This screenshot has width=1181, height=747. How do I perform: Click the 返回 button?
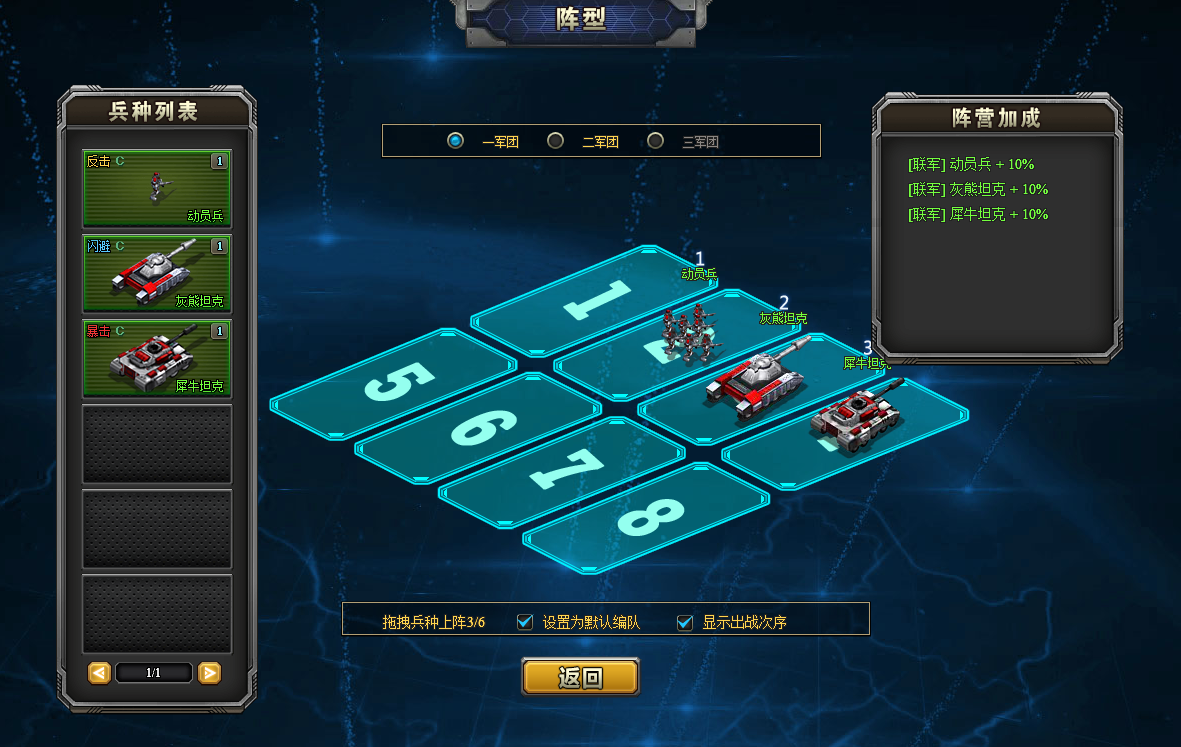click(580, 677)
